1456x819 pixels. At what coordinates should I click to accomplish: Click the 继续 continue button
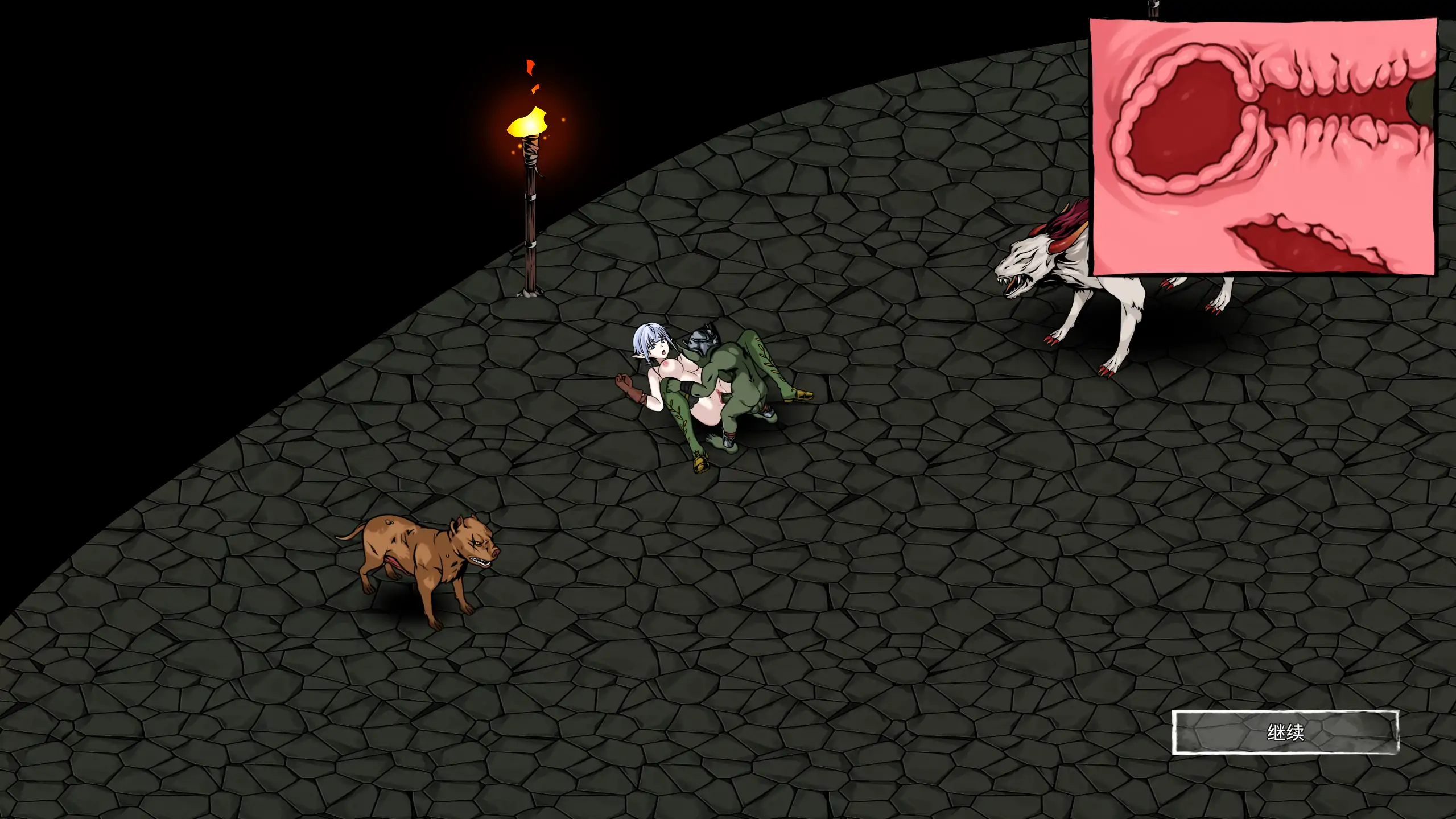click(1285, 732)
